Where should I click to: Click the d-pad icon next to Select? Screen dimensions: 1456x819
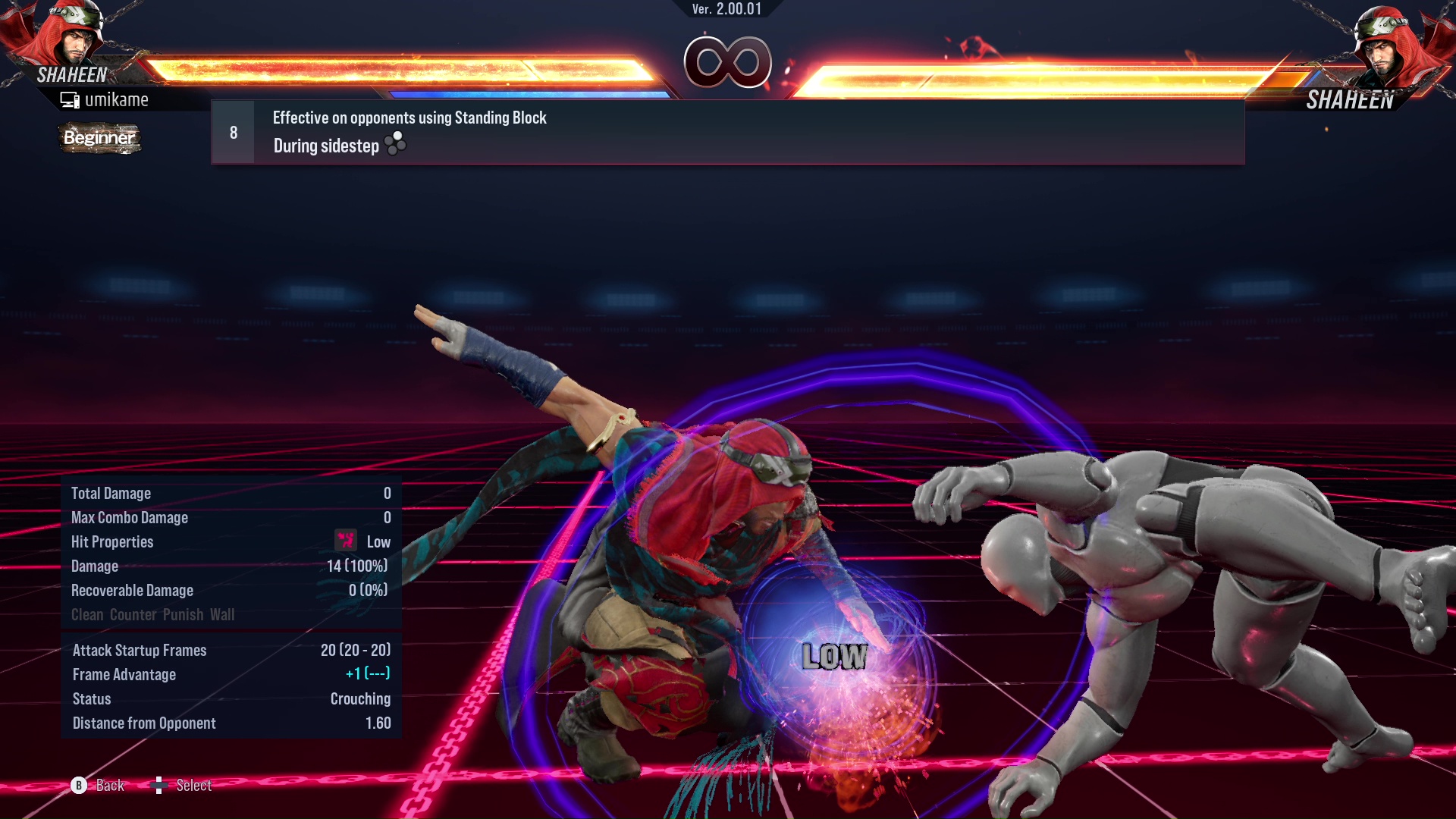click(161, 786)
